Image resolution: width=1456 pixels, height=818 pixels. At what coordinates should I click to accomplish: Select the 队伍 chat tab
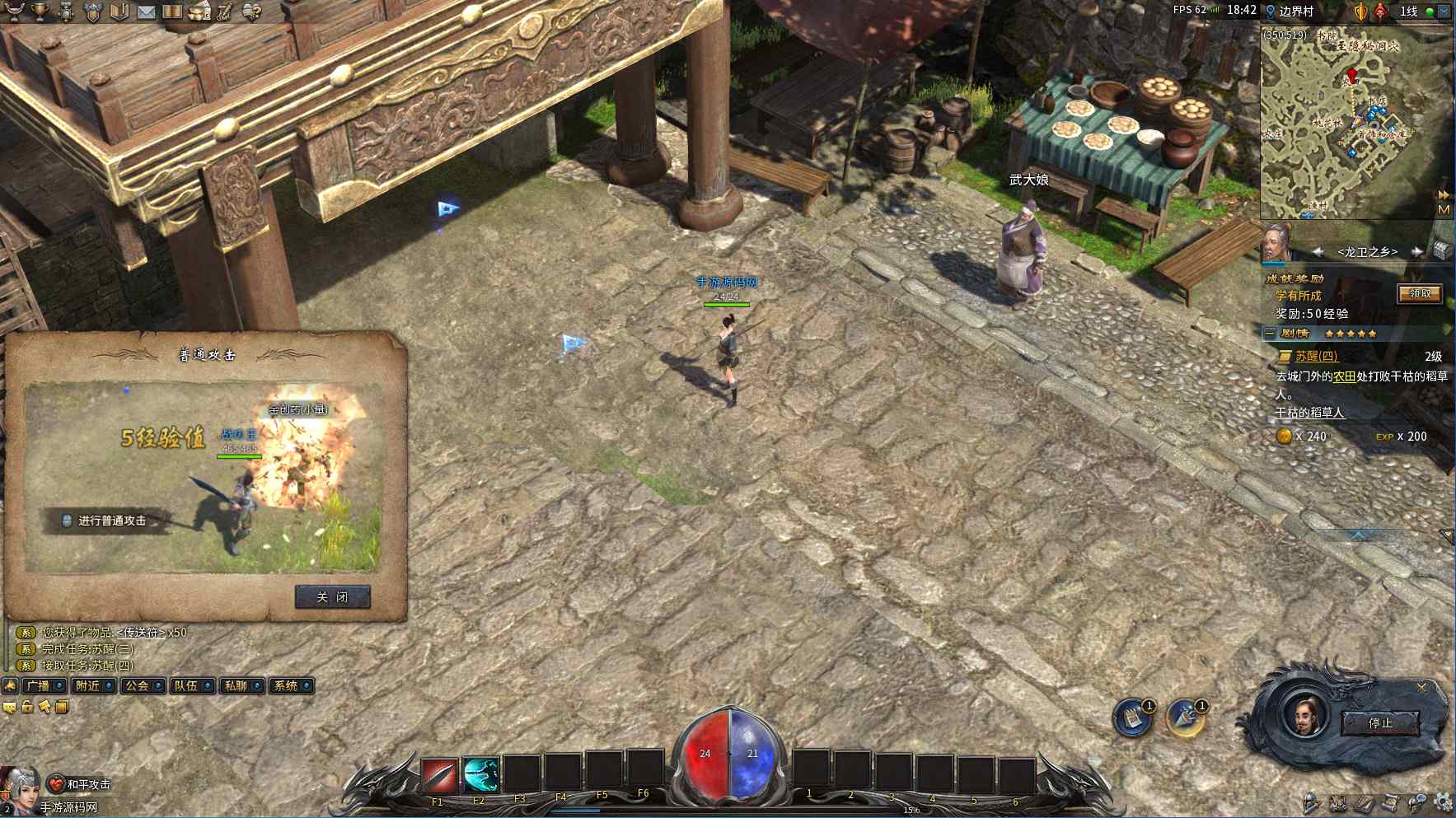point(191,685)
